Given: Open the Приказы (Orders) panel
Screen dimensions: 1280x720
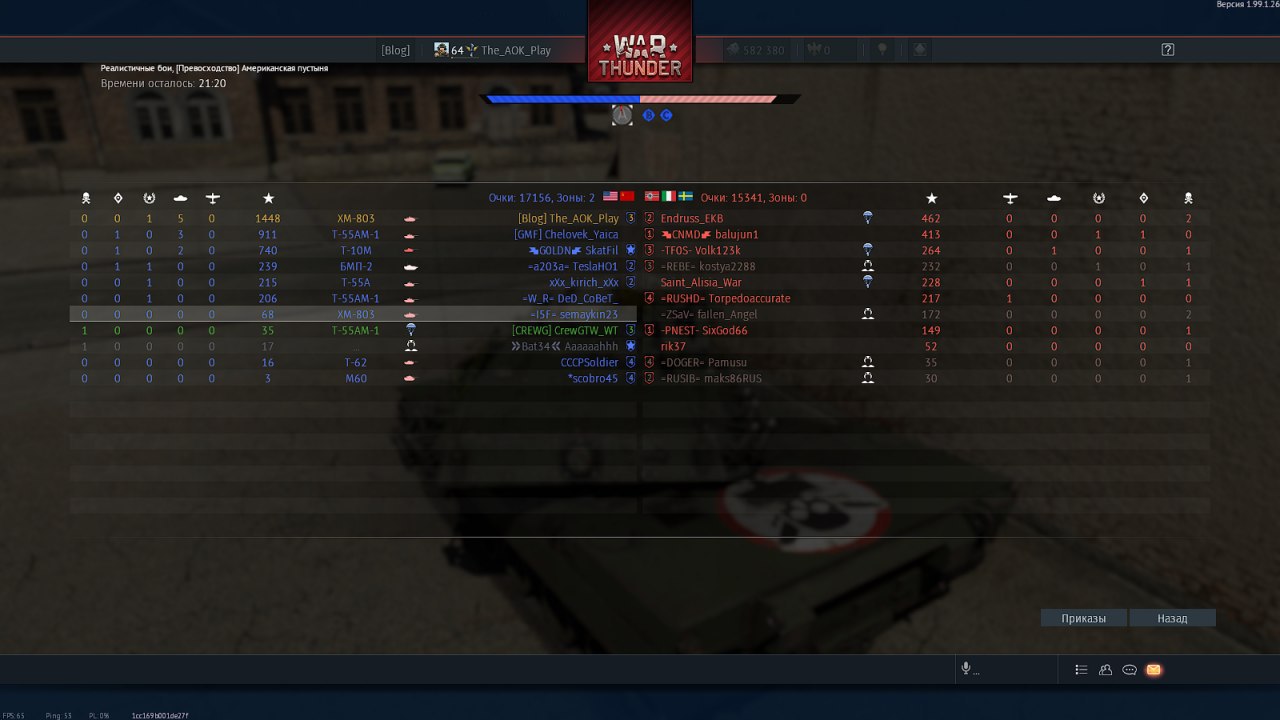Looking at the screenshot, I should coord(1084,618).
